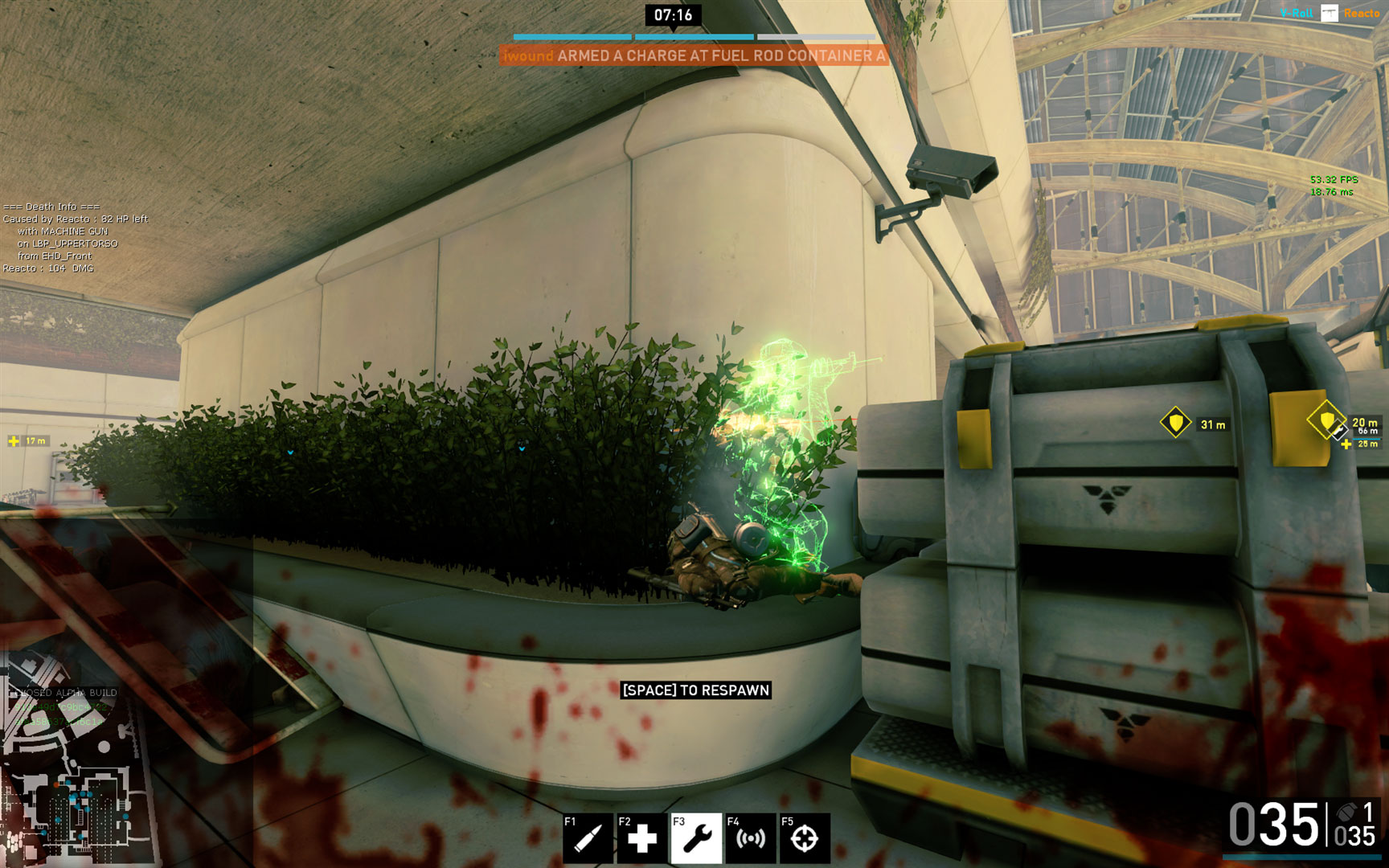Click the shield objective marker at 31 m
The width and height of the screenshot is (1389, 868).
click(x=1175, y=423)
